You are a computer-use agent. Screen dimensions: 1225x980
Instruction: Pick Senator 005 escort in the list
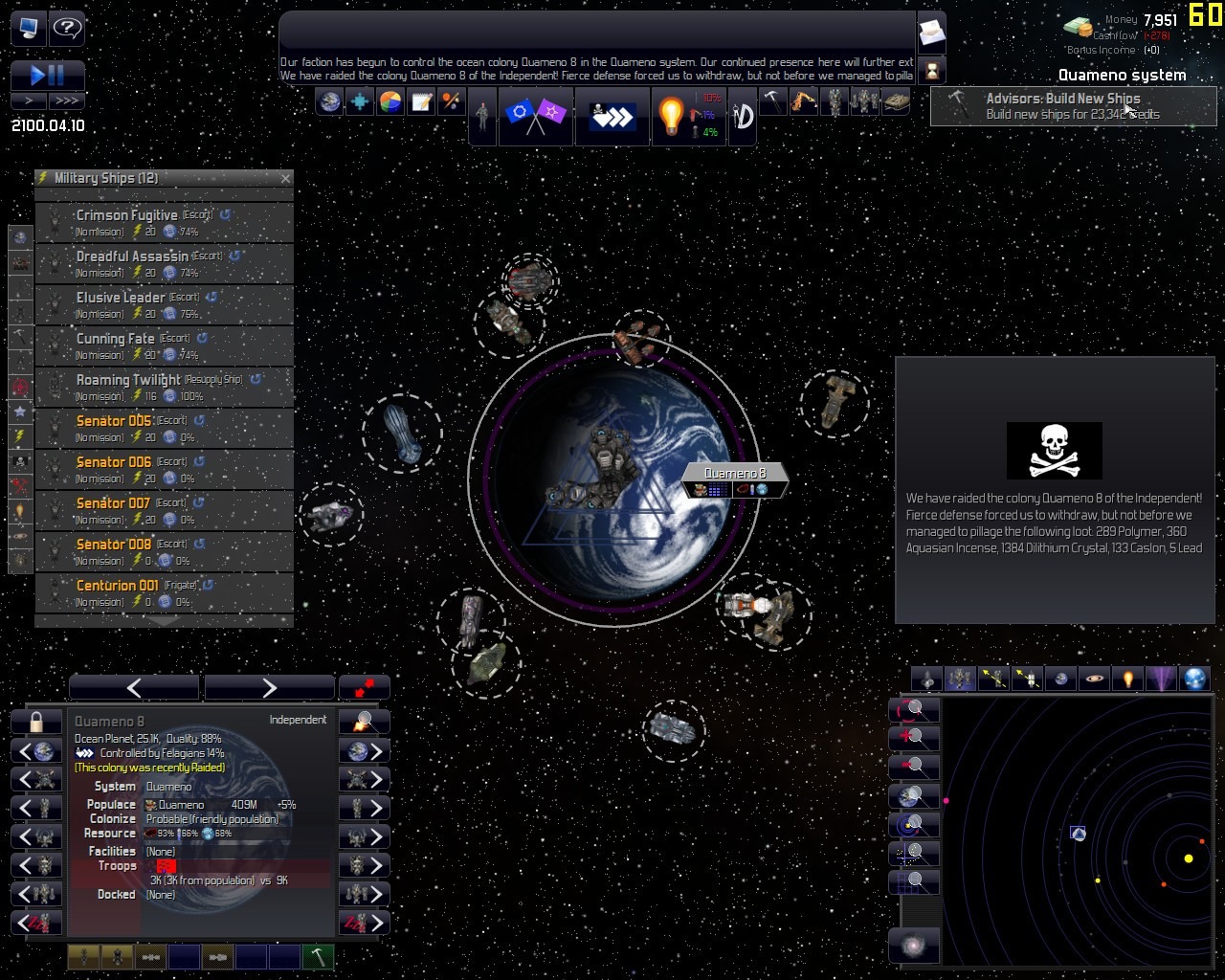pos(164,429)
